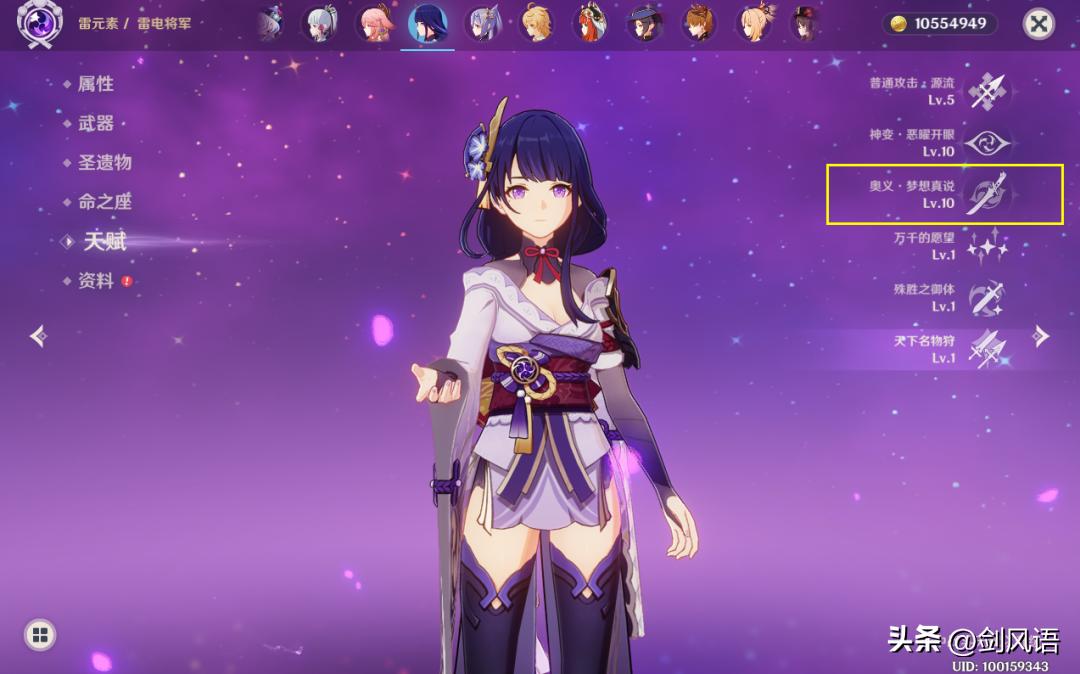Open the 武器 weapon menu entry
Image resolution: width=1080 pixels, height=674 pixels.
pyautogui.click(x=96, y=123)
